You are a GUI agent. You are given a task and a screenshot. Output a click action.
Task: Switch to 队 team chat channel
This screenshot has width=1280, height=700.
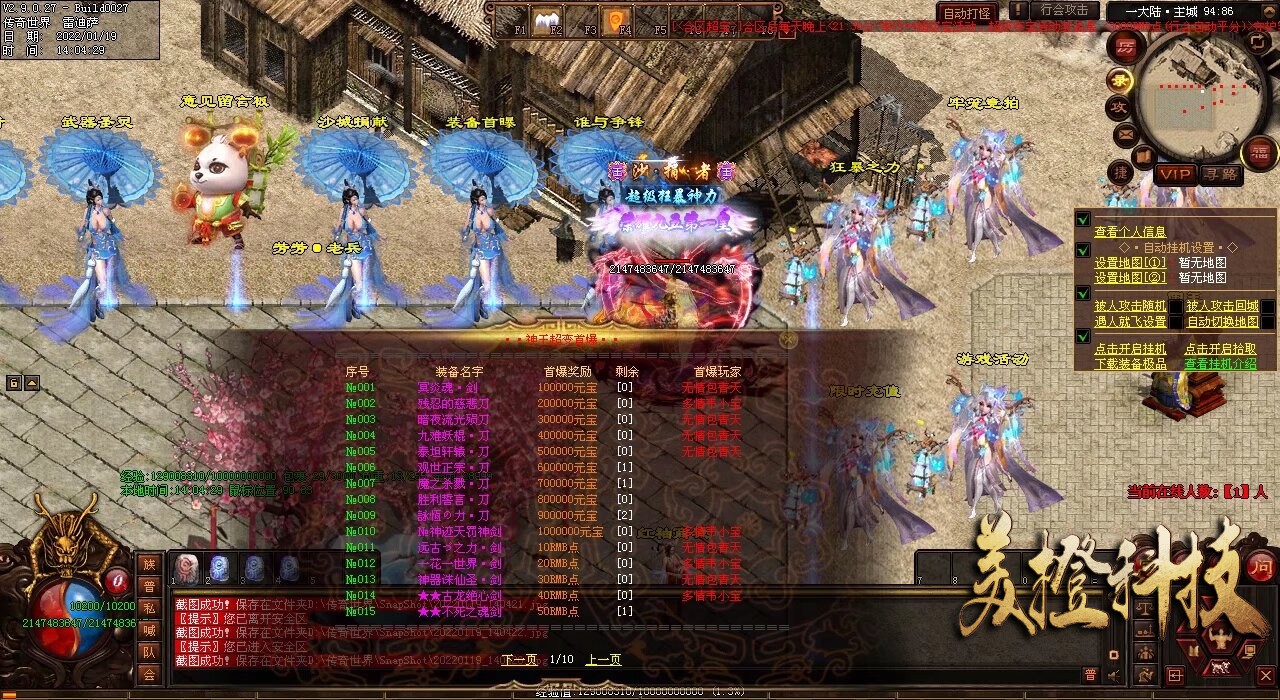[149, 652]
